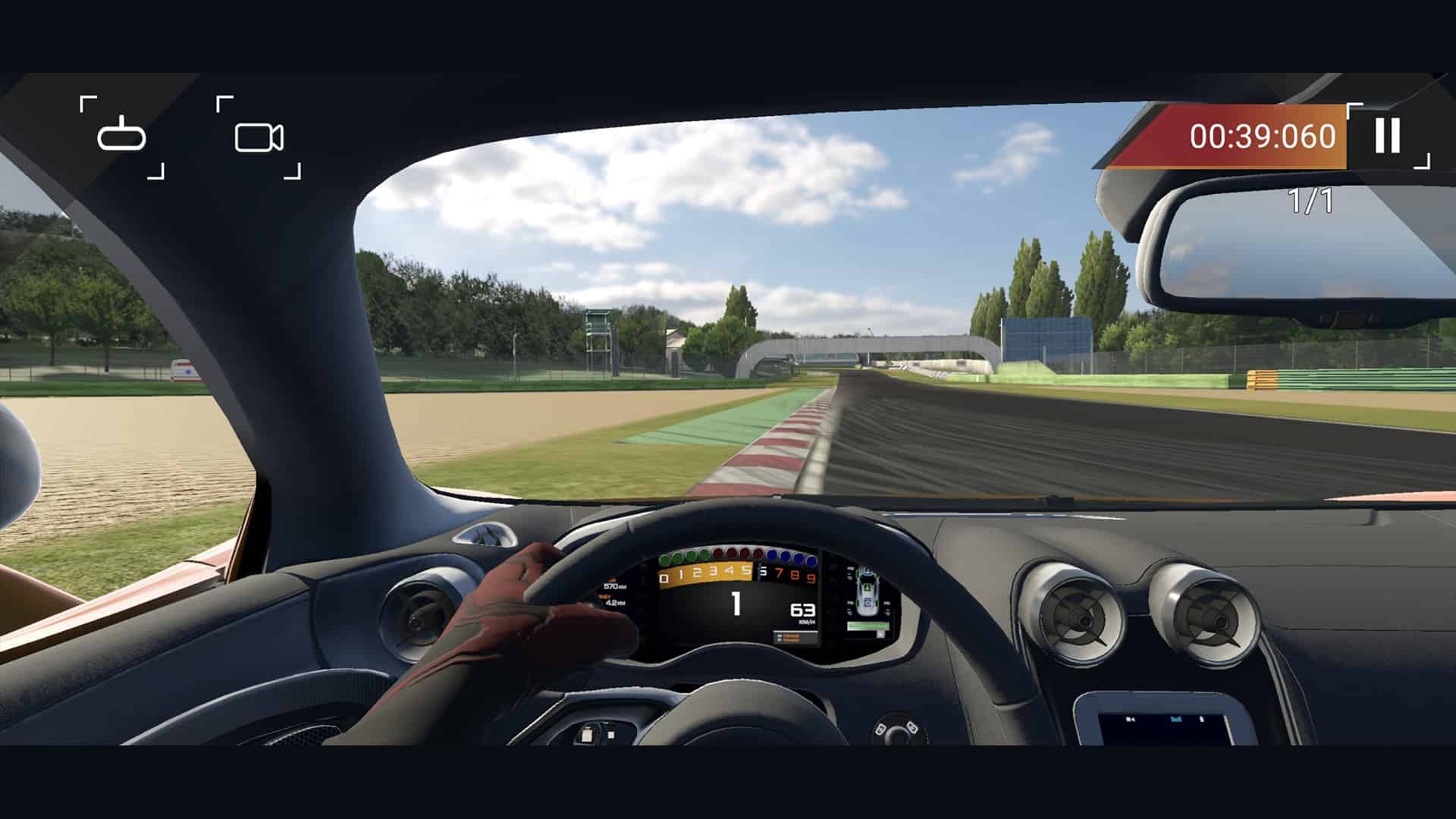Tap the gear indicator showing 1
Image resolution: width=1456 pixels, height=819 pixels.
(736, 604)
